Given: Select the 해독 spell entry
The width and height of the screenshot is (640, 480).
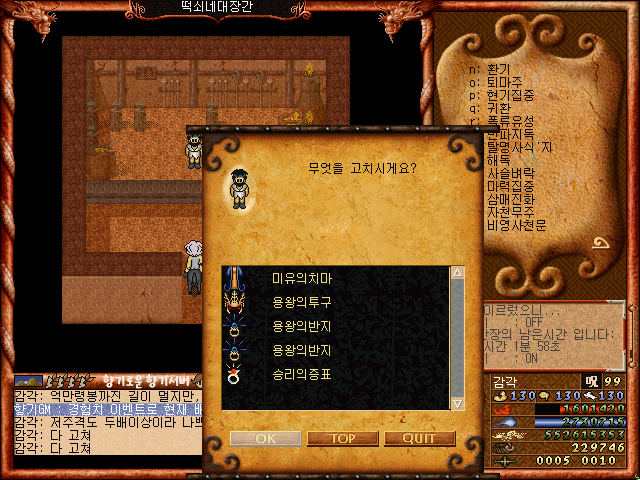Looking at the screenshot, I should 499,160.
